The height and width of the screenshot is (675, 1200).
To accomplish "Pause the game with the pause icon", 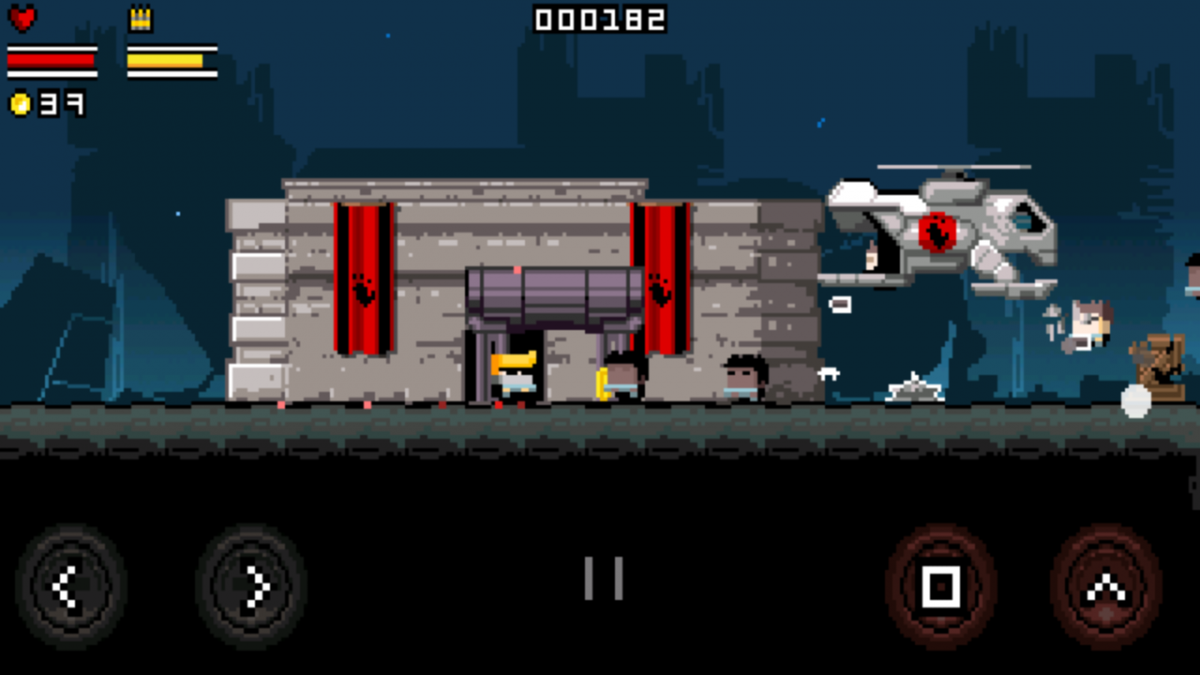I will [x=604, y=578].
